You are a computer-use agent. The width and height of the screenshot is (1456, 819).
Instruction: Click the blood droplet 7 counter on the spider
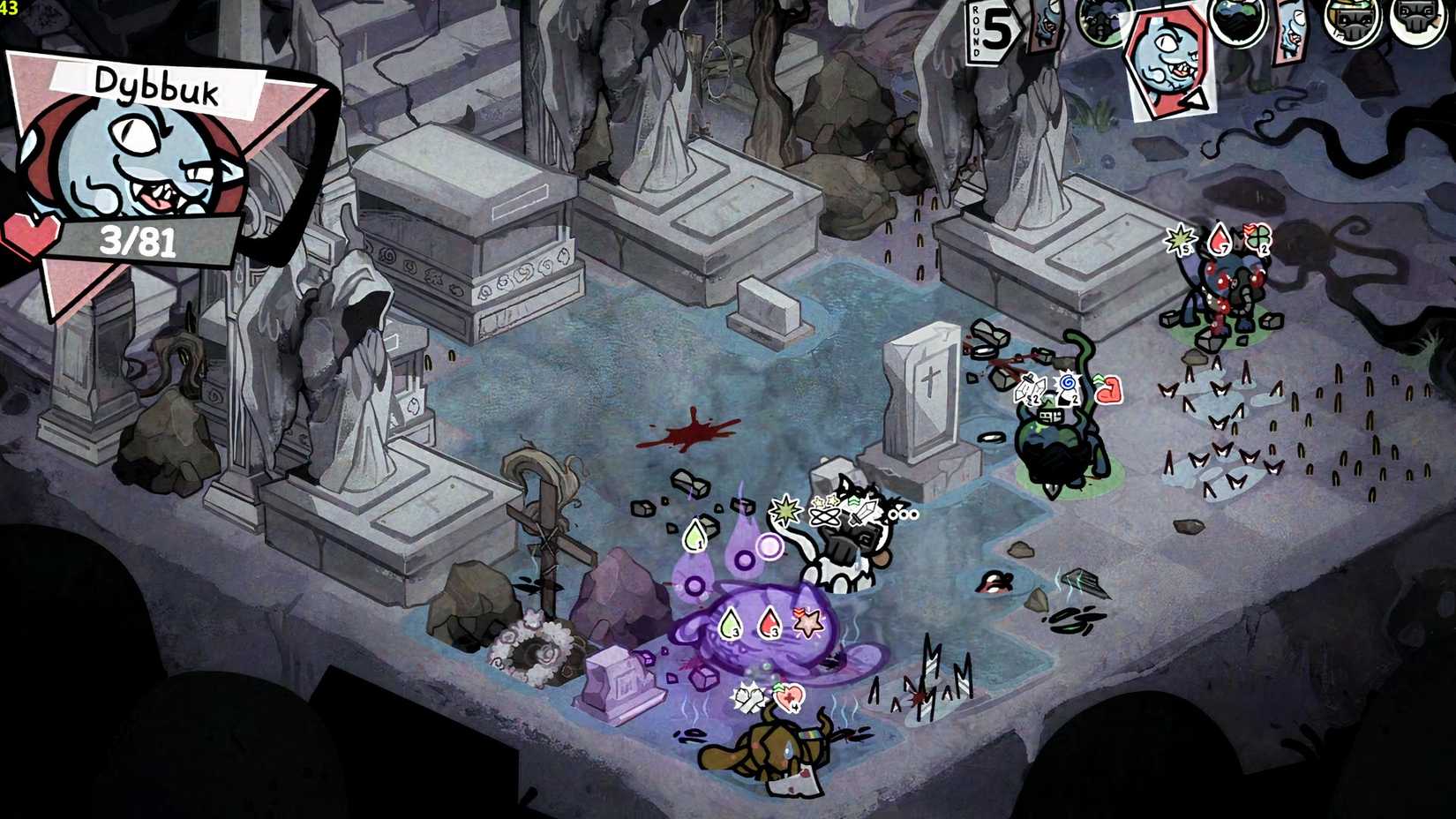coord(1219,238)
